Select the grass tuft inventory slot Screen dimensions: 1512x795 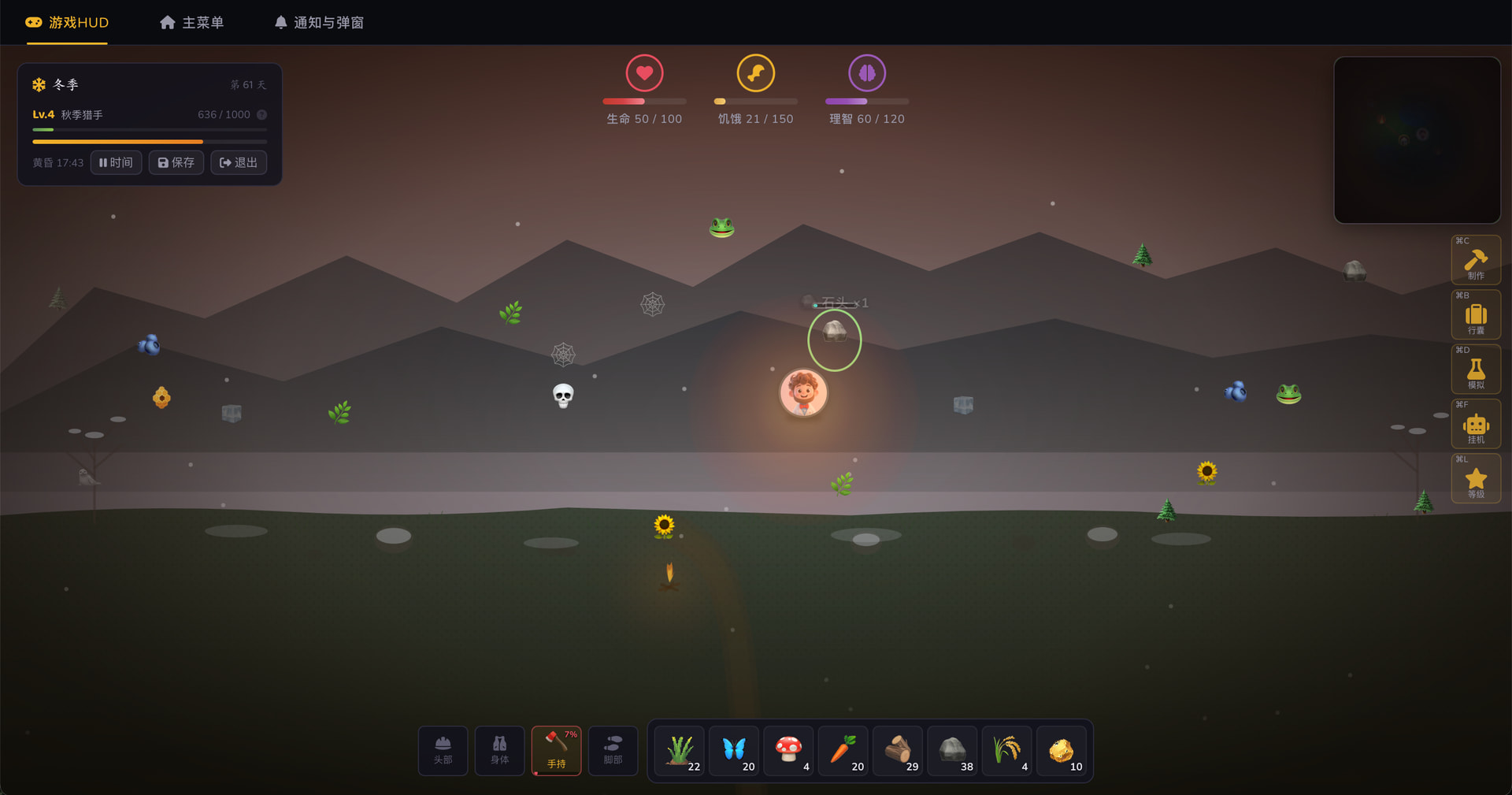pyautogui.click(x=680, y=752)
